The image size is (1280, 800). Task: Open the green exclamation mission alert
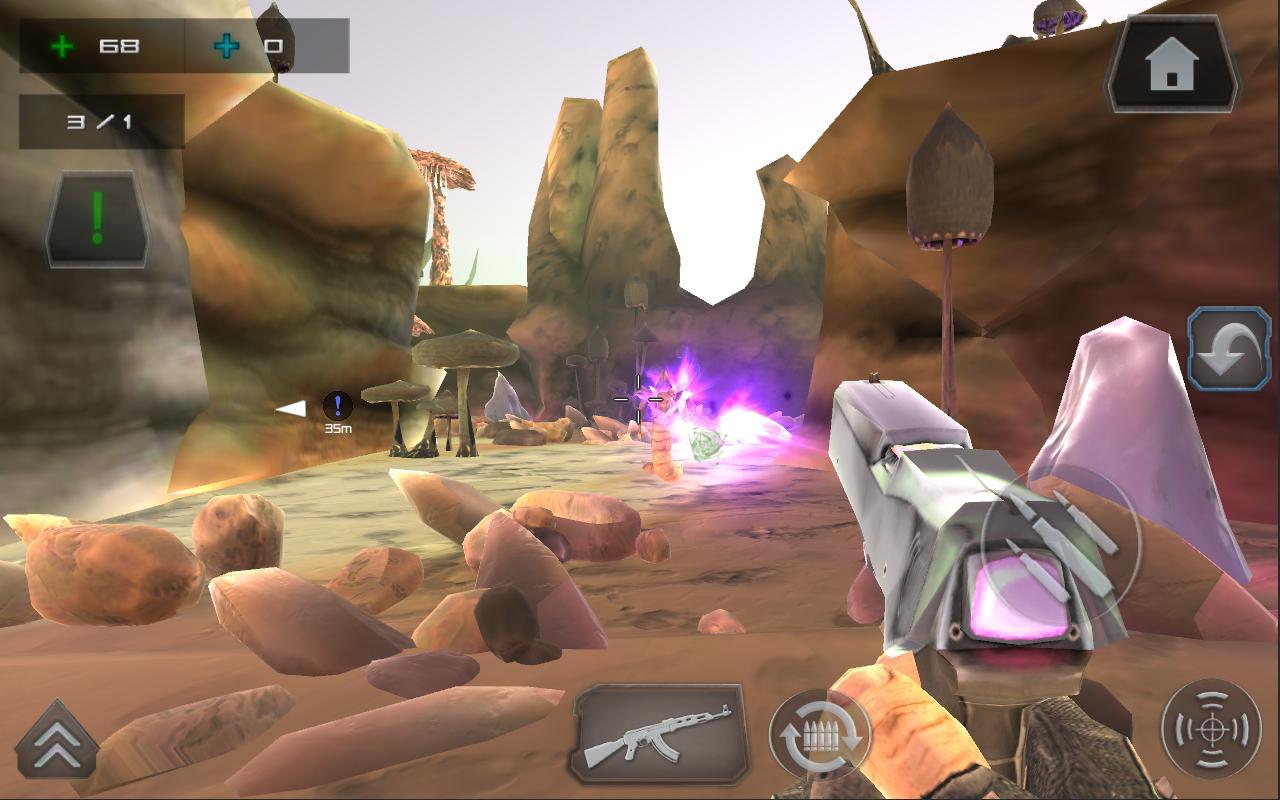click(97, 218)
